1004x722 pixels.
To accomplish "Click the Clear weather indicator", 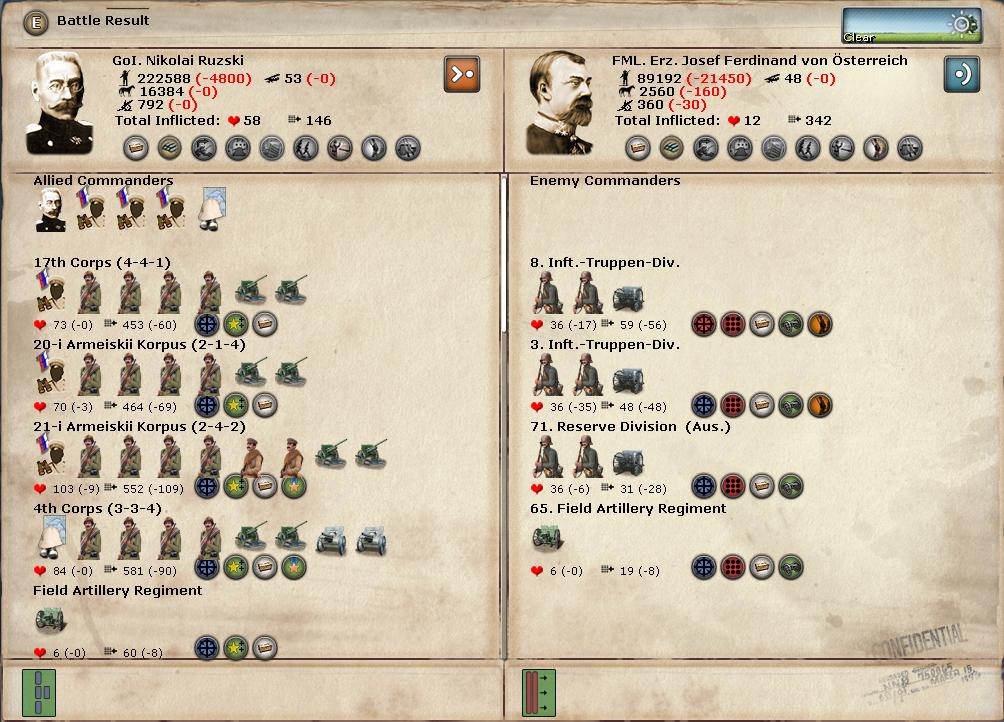I will coord(897,25).
